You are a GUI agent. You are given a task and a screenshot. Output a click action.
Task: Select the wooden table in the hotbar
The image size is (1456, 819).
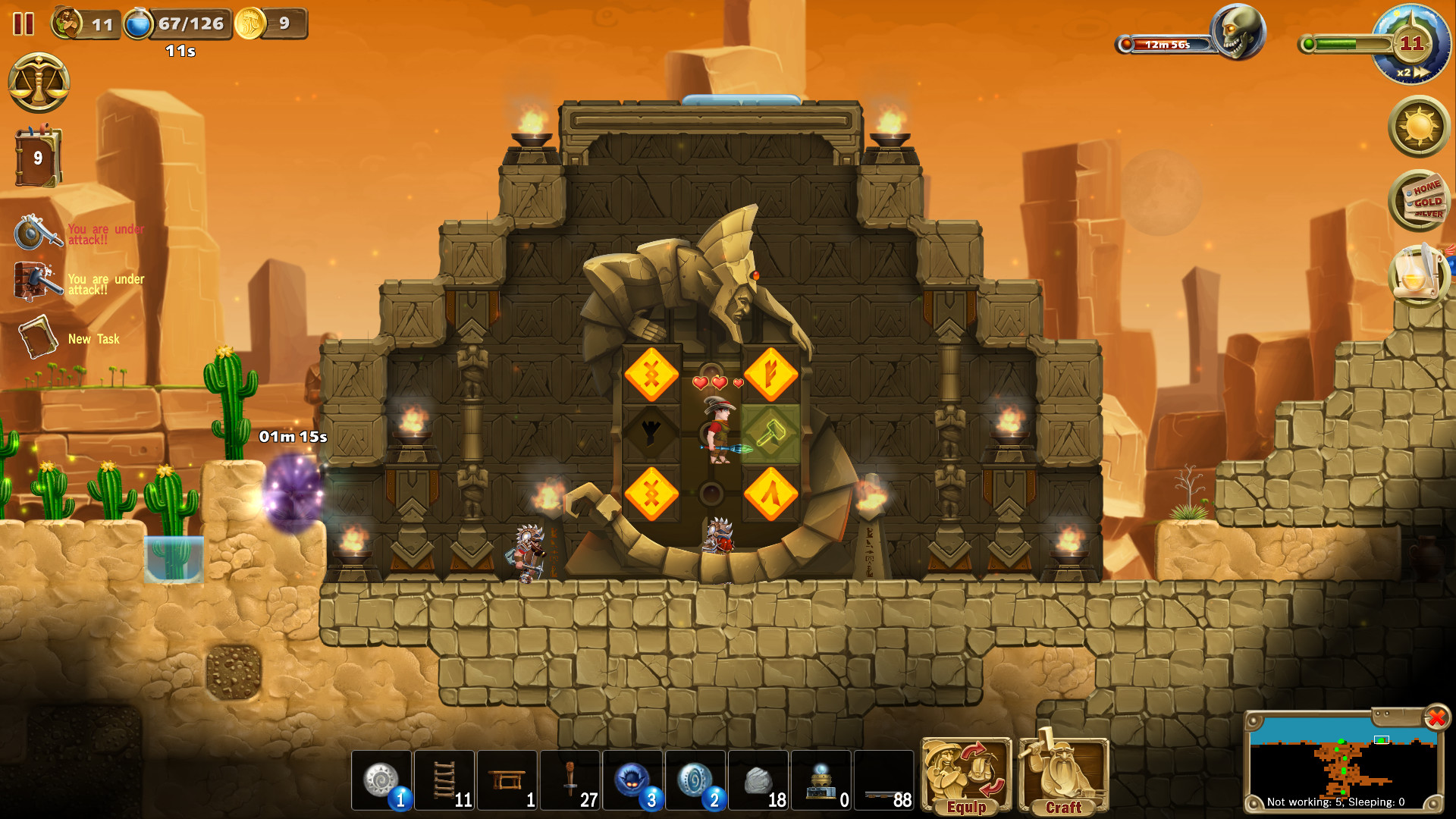[508, 781]
